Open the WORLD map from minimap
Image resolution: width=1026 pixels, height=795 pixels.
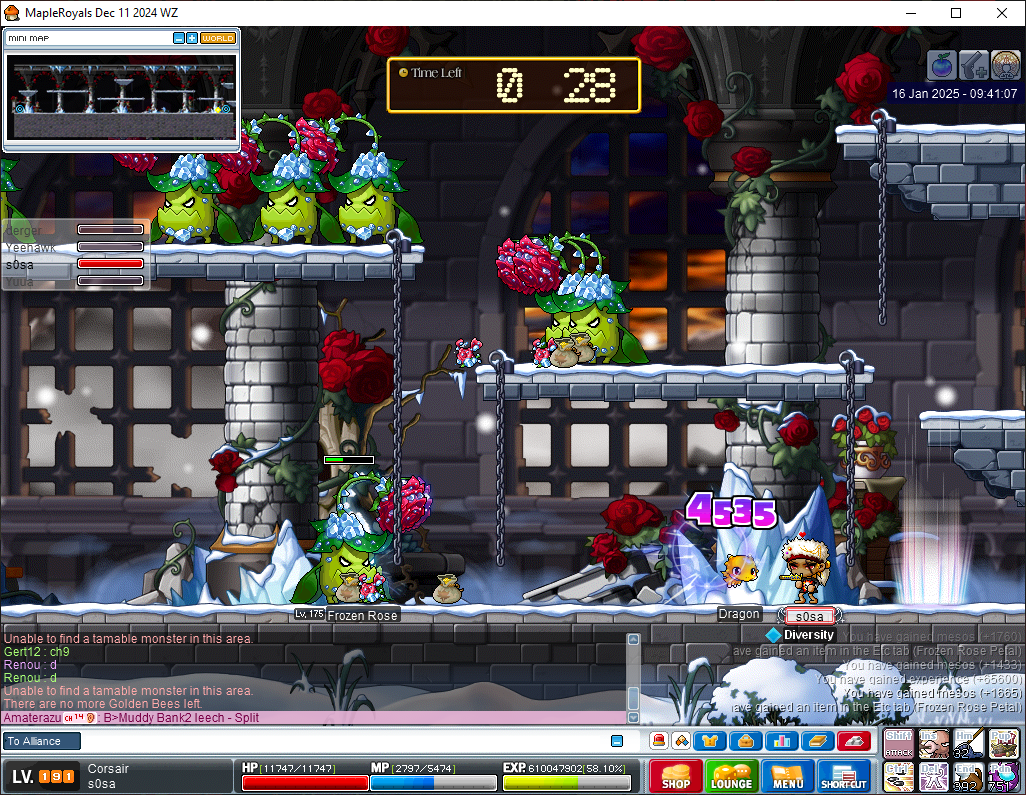point(218,38)
